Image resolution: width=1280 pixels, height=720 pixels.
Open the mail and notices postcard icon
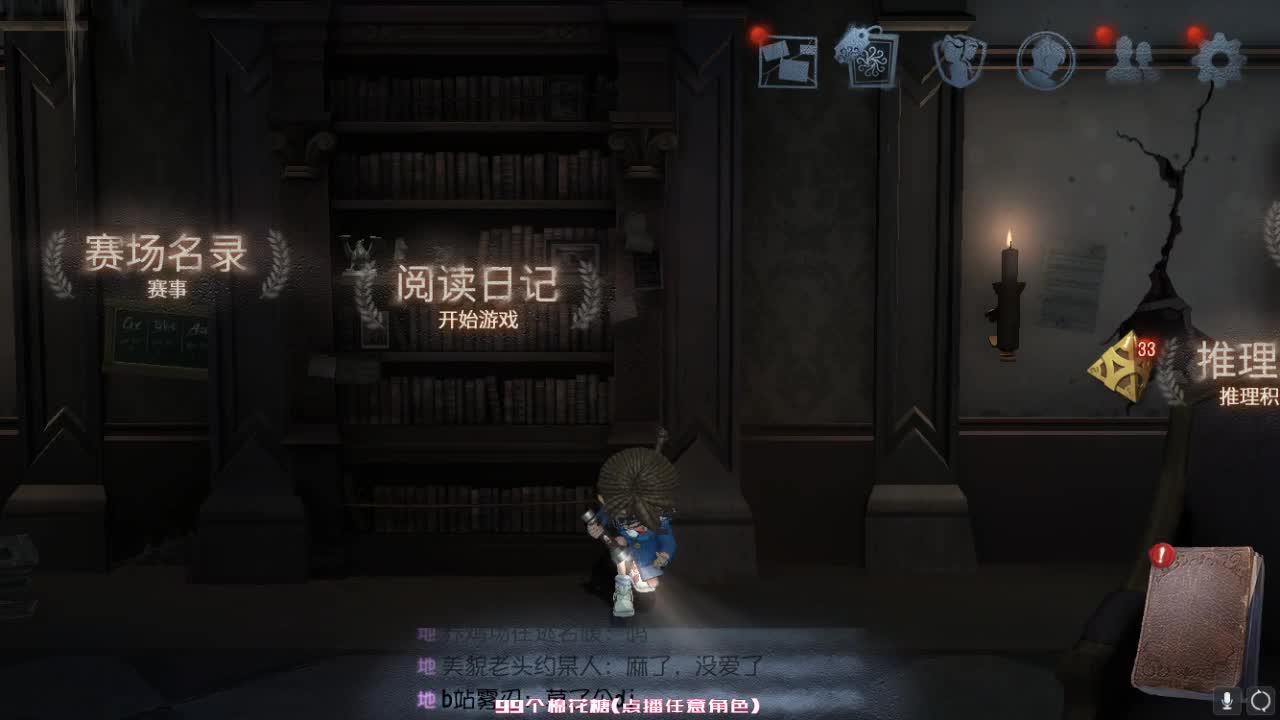(786, 60)
